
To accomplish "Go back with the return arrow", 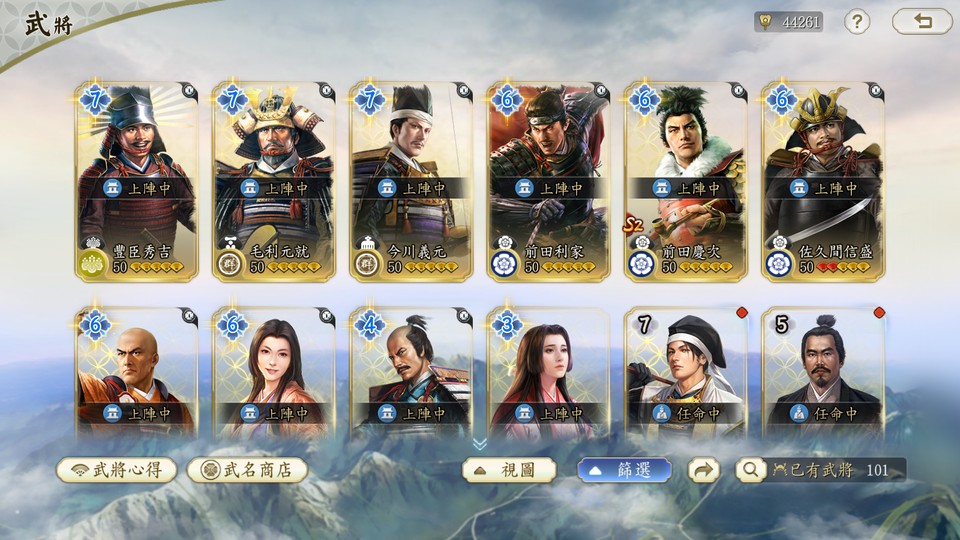I will click(922, 22).
